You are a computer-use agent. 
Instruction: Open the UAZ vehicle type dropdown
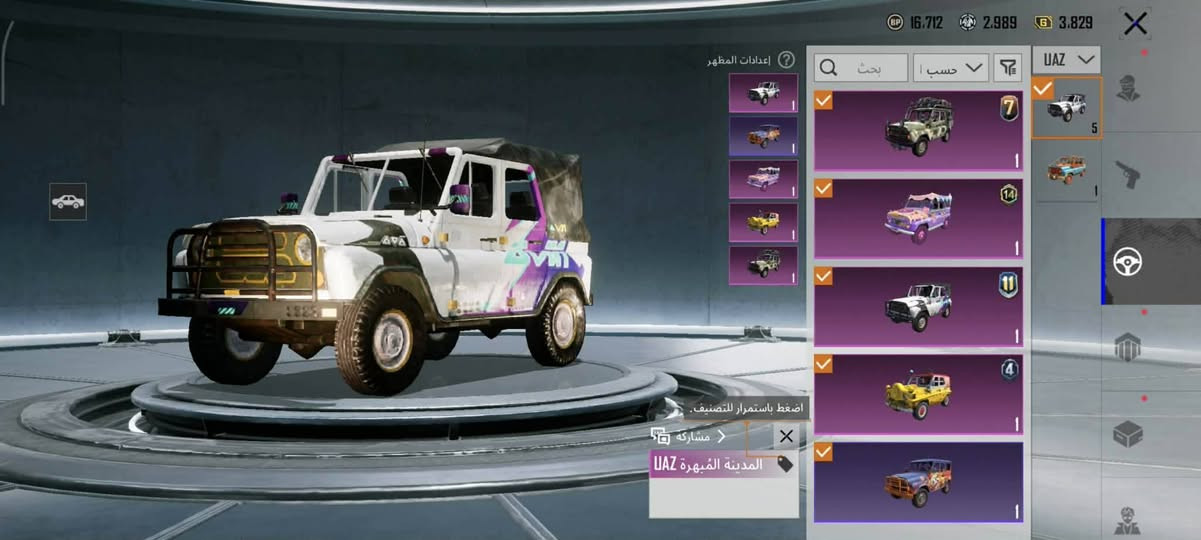[1066, 60]
